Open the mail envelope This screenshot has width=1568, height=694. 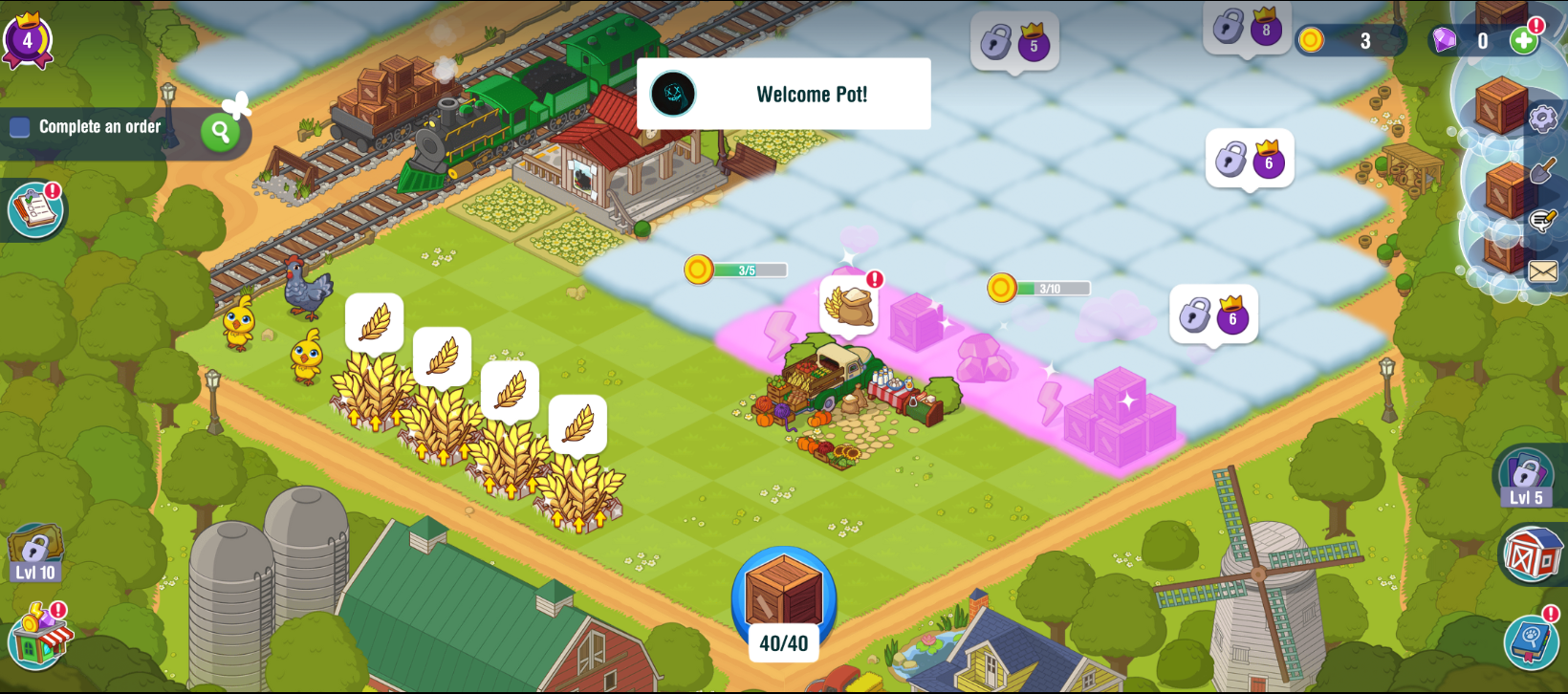pyautogui.click(x=1542, y=271)
